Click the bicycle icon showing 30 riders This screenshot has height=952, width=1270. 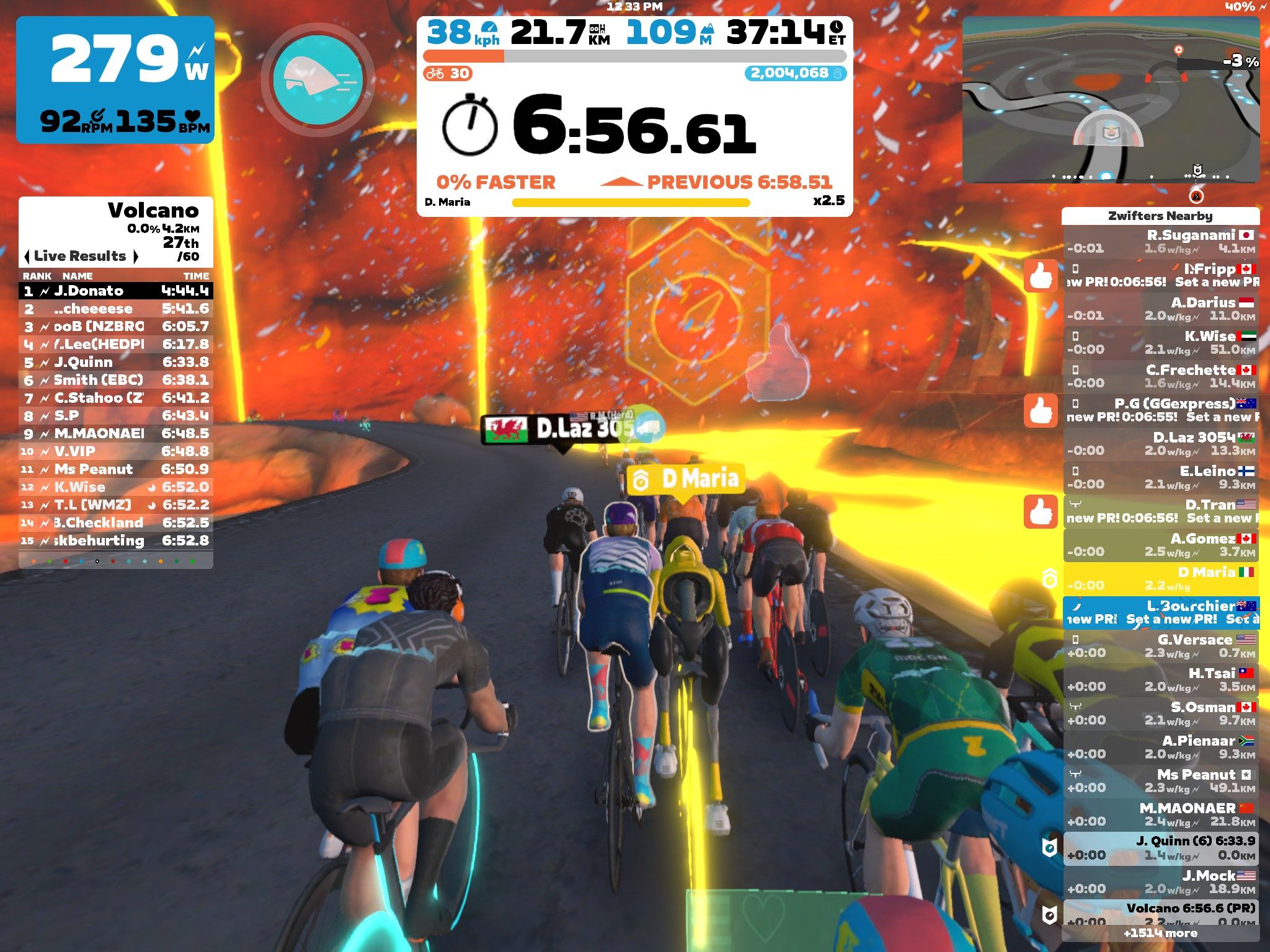[436, 73]
